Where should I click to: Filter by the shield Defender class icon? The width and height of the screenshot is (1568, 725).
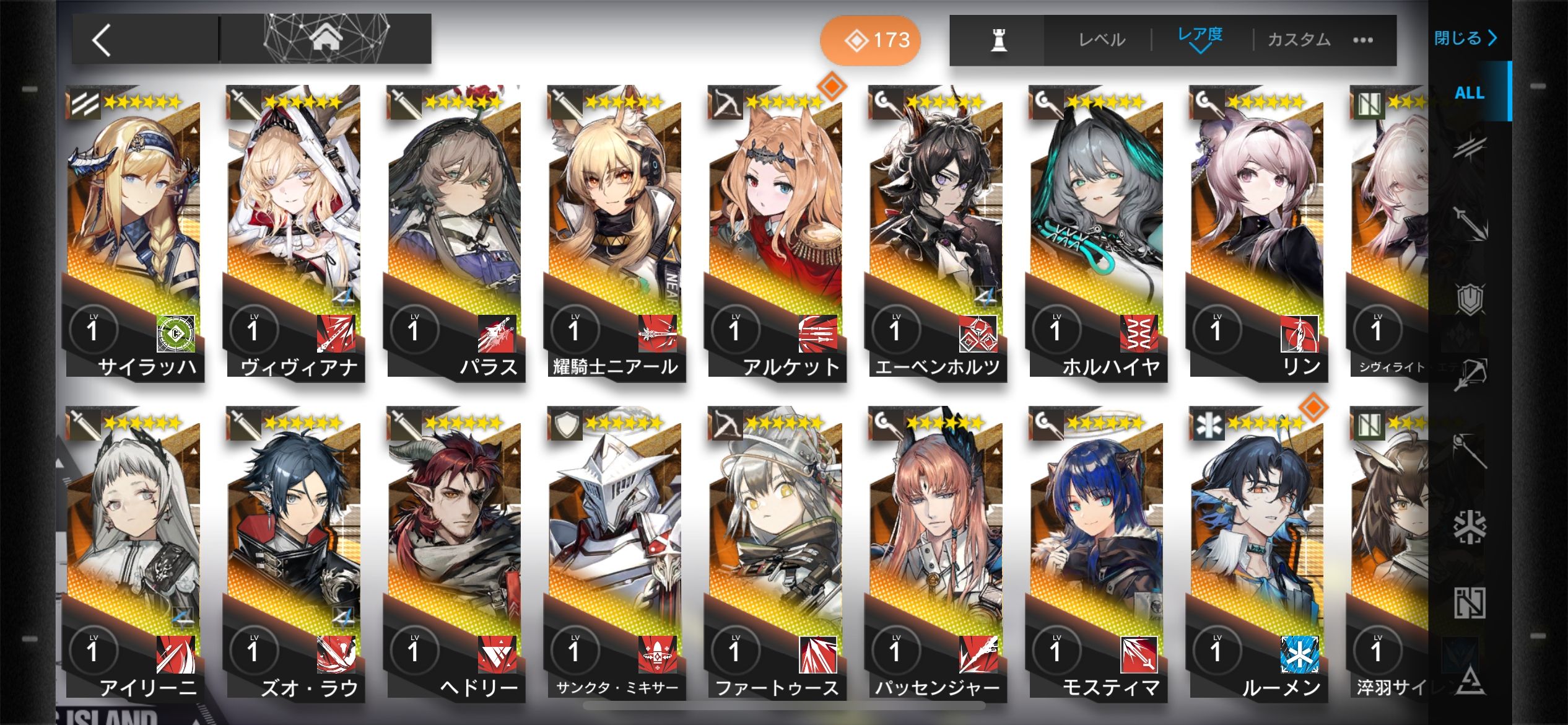pos(1470,300)
